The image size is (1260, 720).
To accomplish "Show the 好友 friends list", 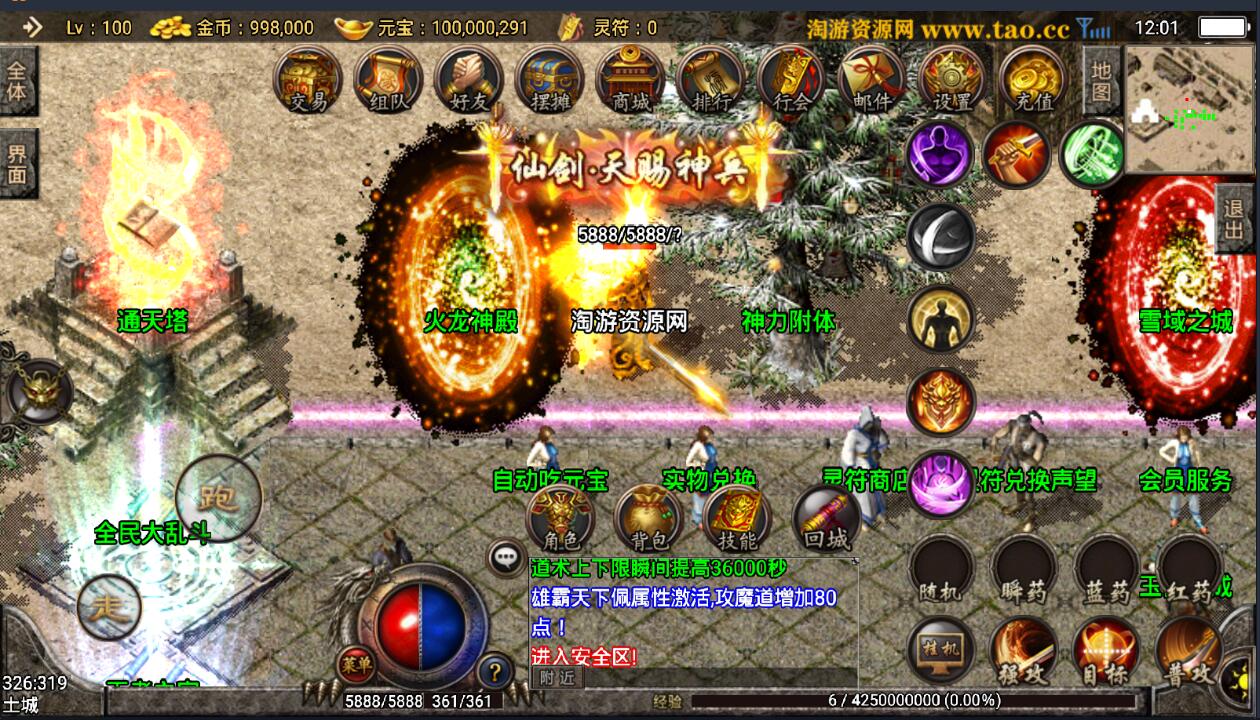I will tap(468, 77).
